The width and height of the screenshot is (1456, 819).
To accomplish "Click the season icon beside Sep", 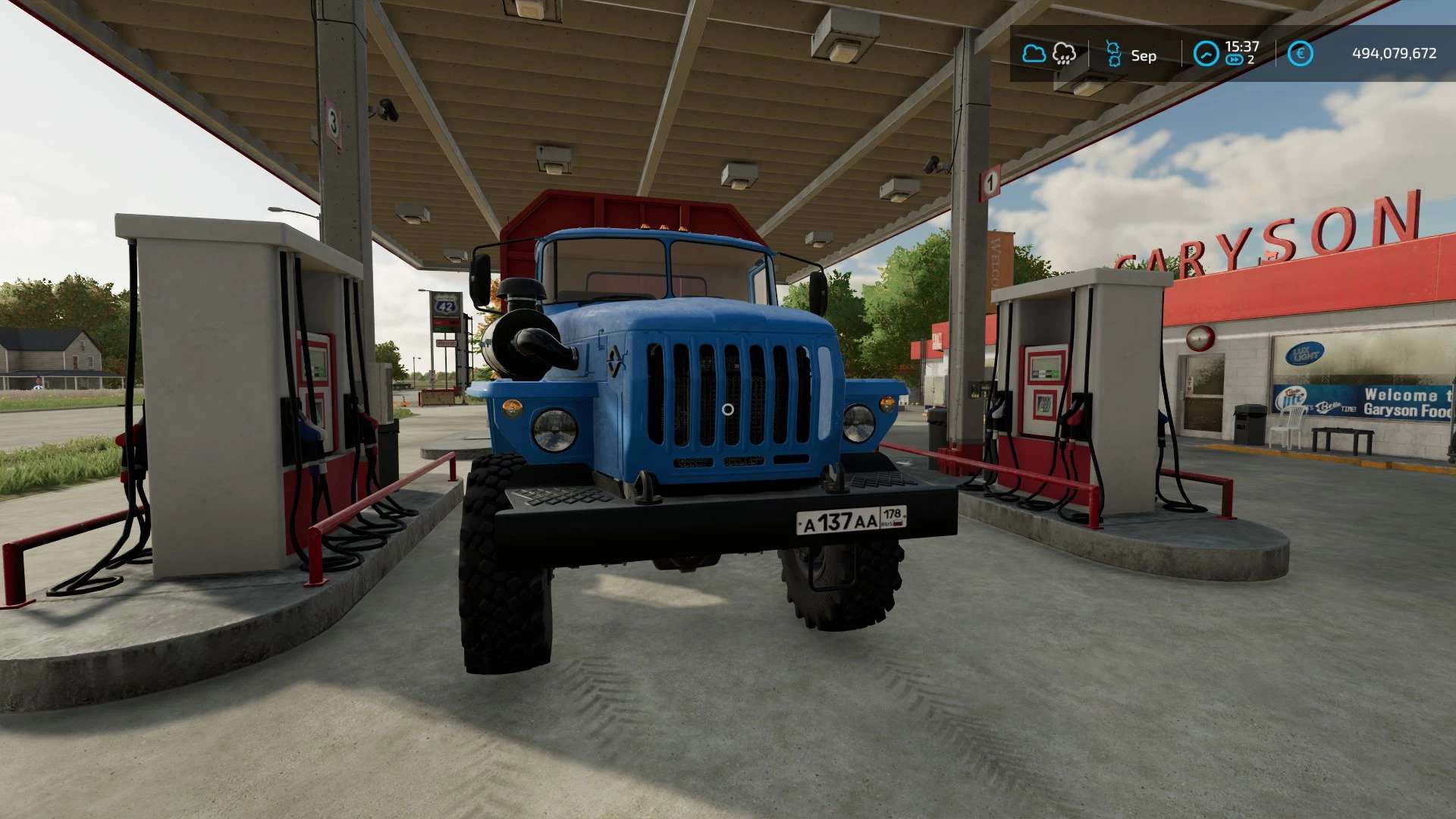I will tap(1113, 55).
